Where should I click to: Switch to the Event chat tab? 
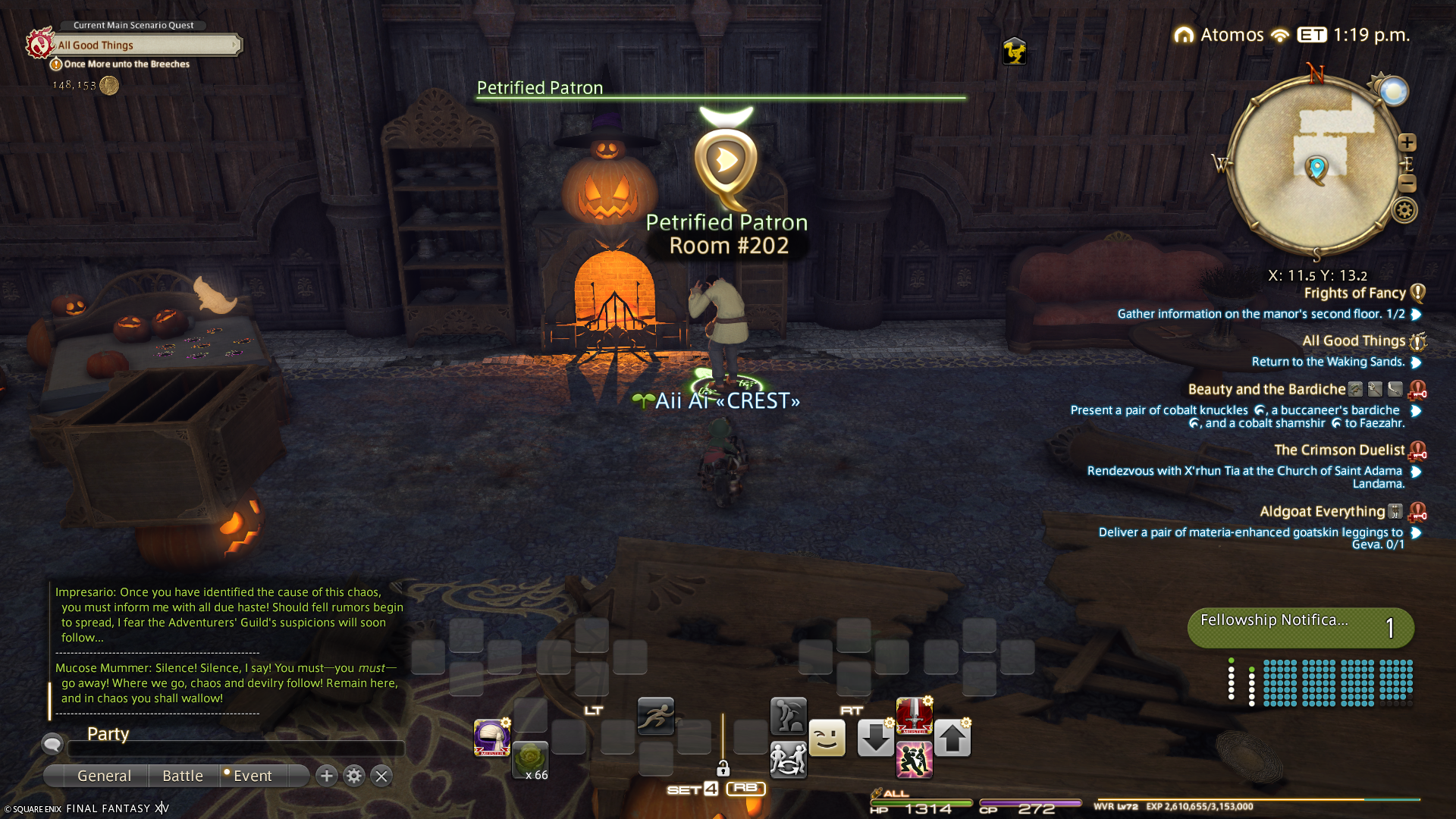pos(253,776)
